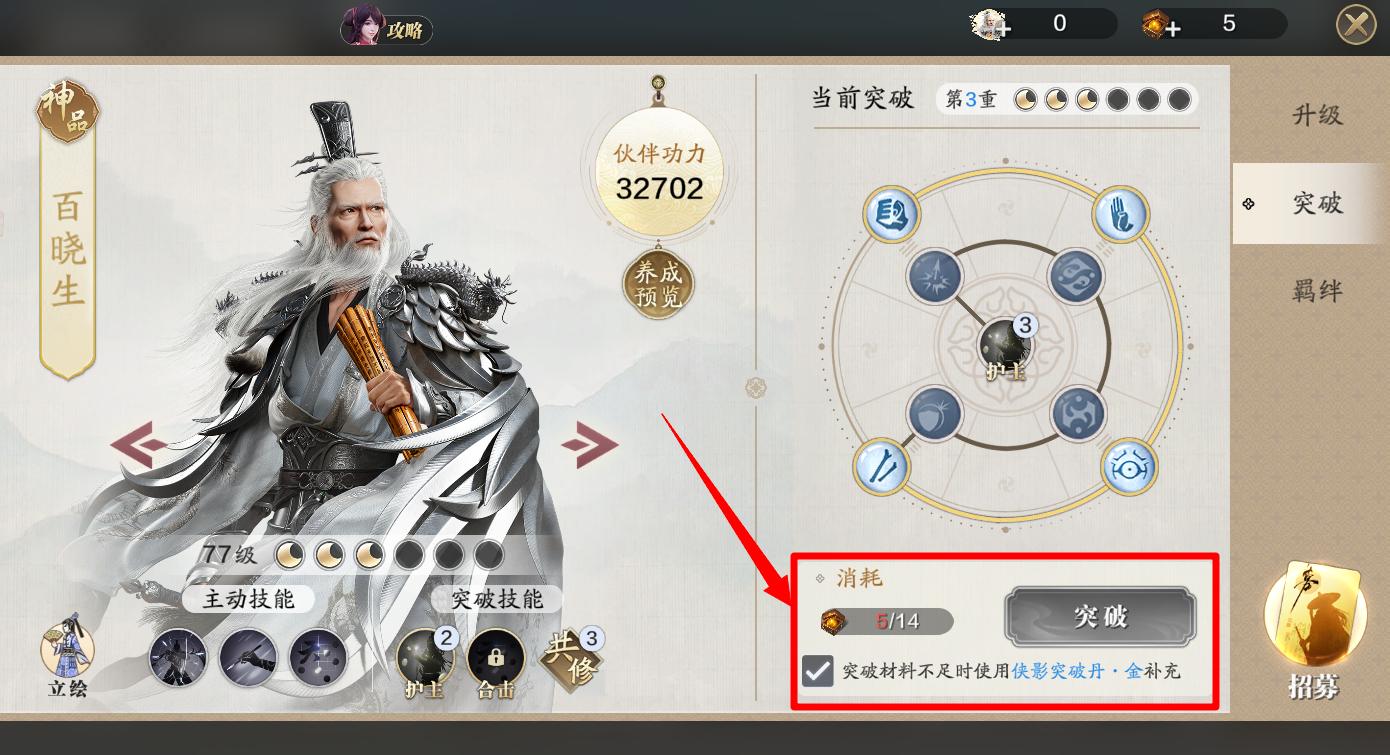Open the first 主动技能 skill icon
The height and width of the screenshot is (755, 1390).
click(x=178, y=657)
